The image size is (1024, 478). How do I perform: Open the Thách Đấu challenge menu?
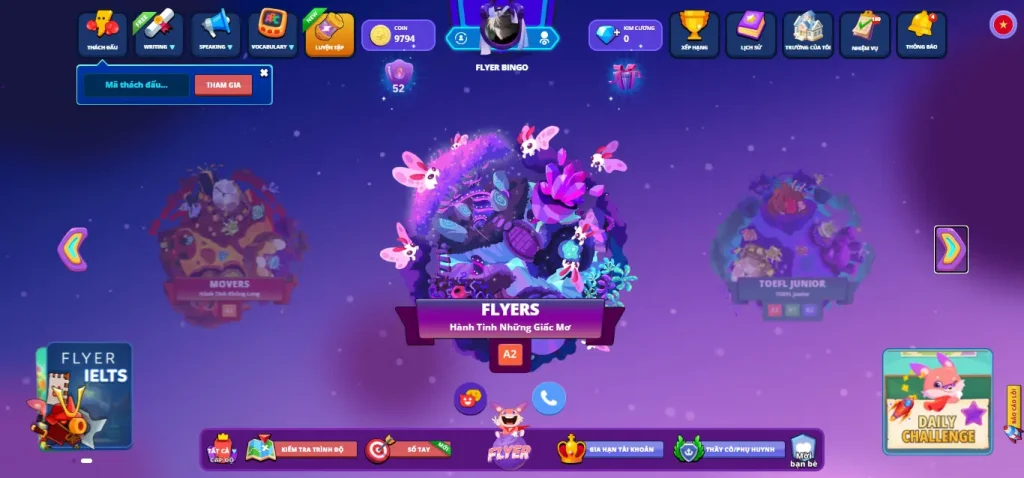(x=102, y=33)
